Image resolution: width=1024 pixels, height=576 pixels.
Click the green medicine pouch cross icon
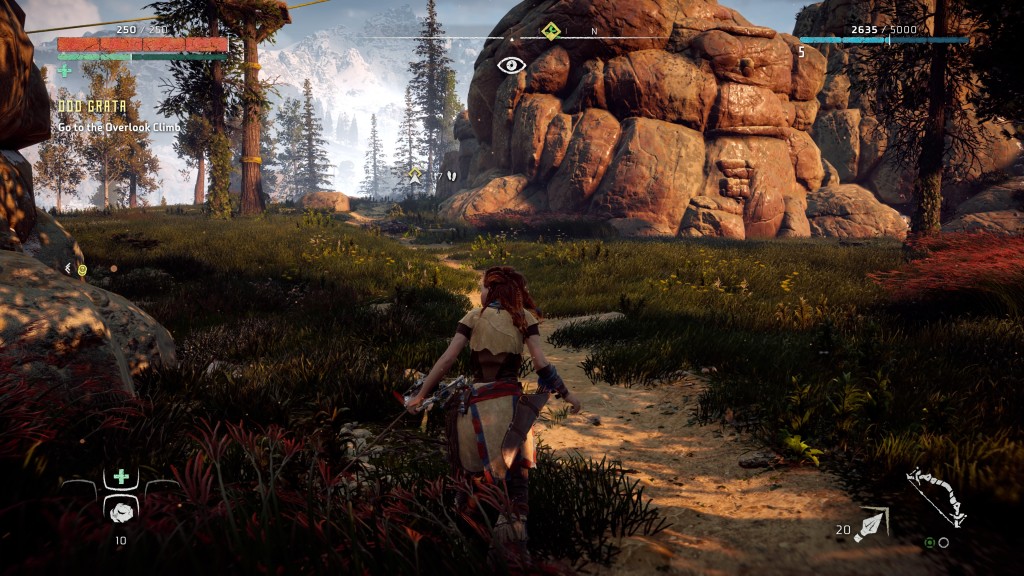[x=65, y=71]
